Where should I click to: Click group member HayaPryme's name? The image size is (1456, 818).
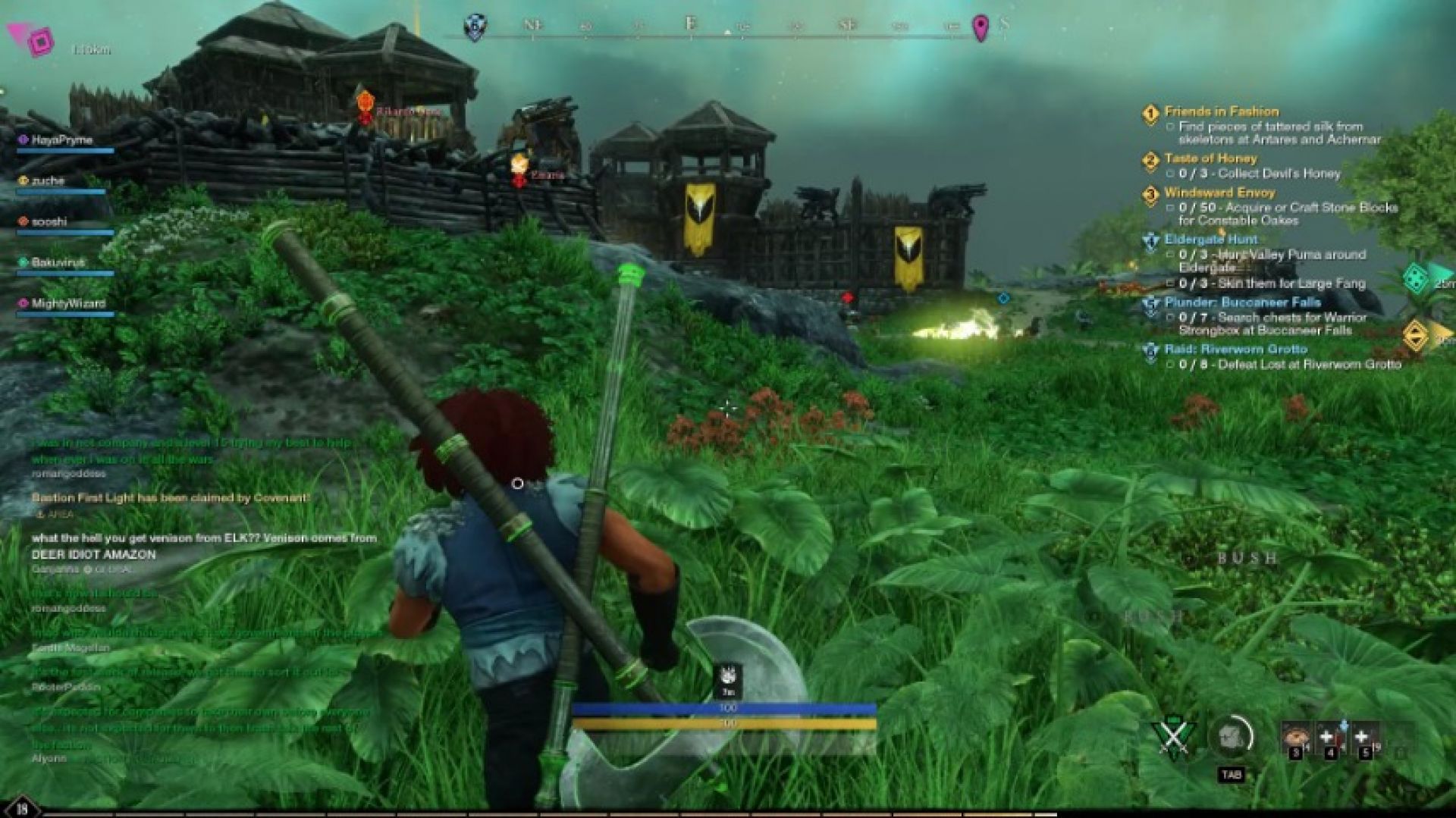pos(64,139)
